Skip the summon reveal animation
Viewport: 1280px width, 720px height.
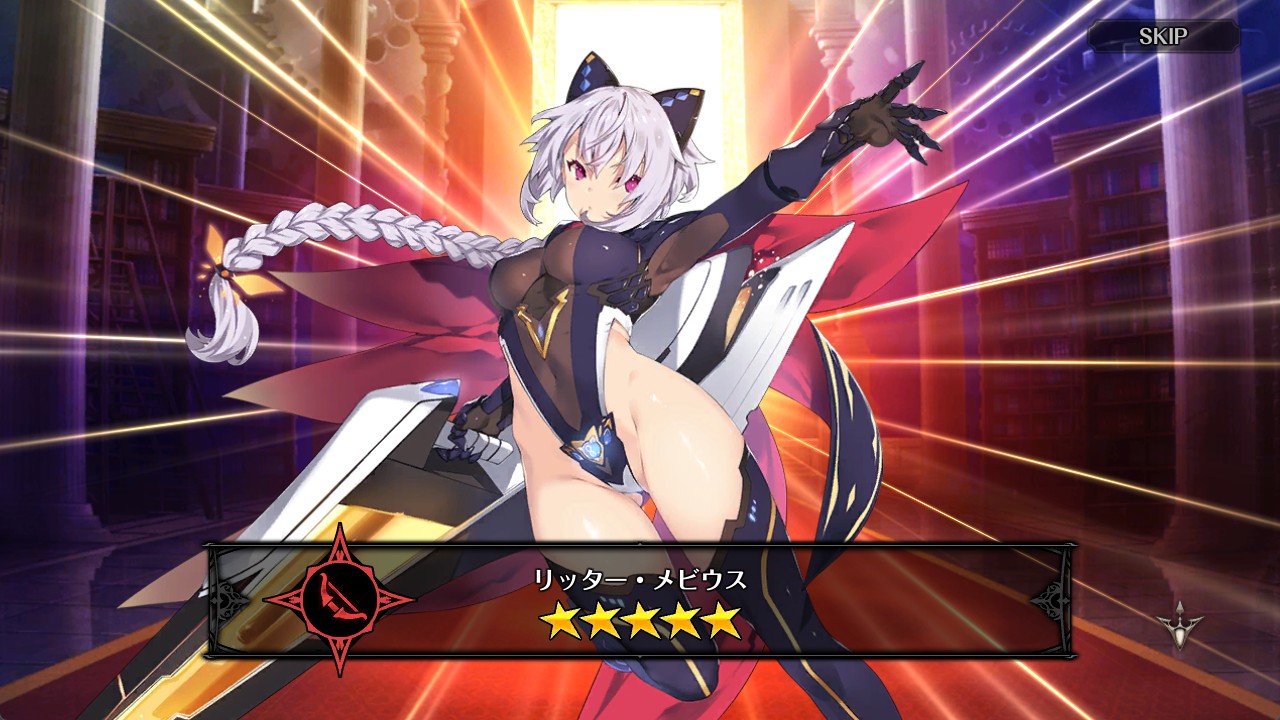[x=1163, y=37]
